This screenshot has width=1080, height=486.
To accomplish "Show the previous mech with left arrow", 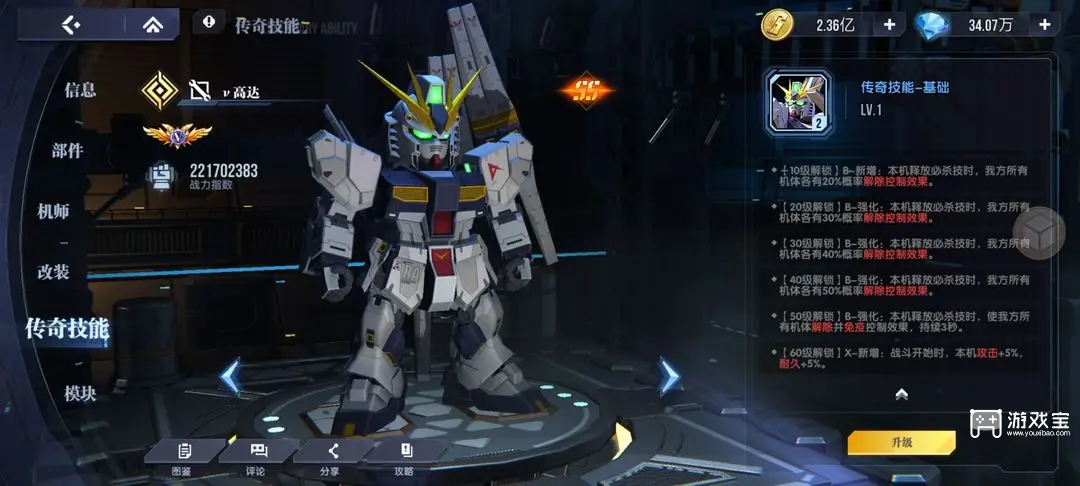I will (x=230, y=377).
